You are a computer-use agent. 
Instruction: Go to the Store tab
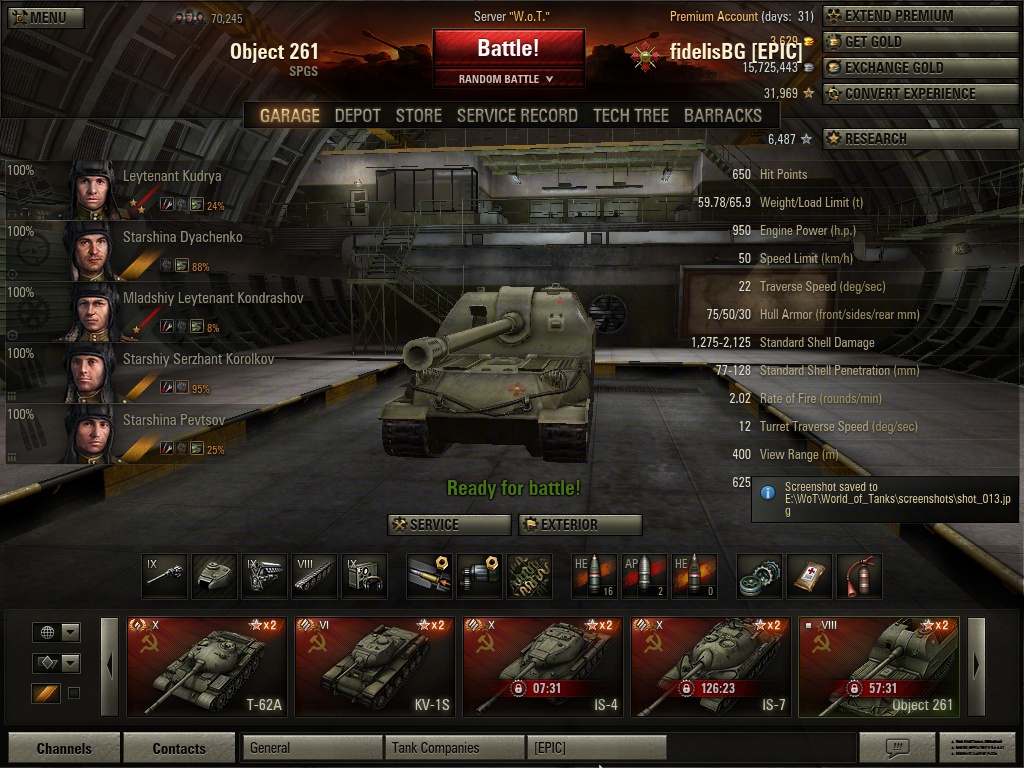click(x=418, y=115)
